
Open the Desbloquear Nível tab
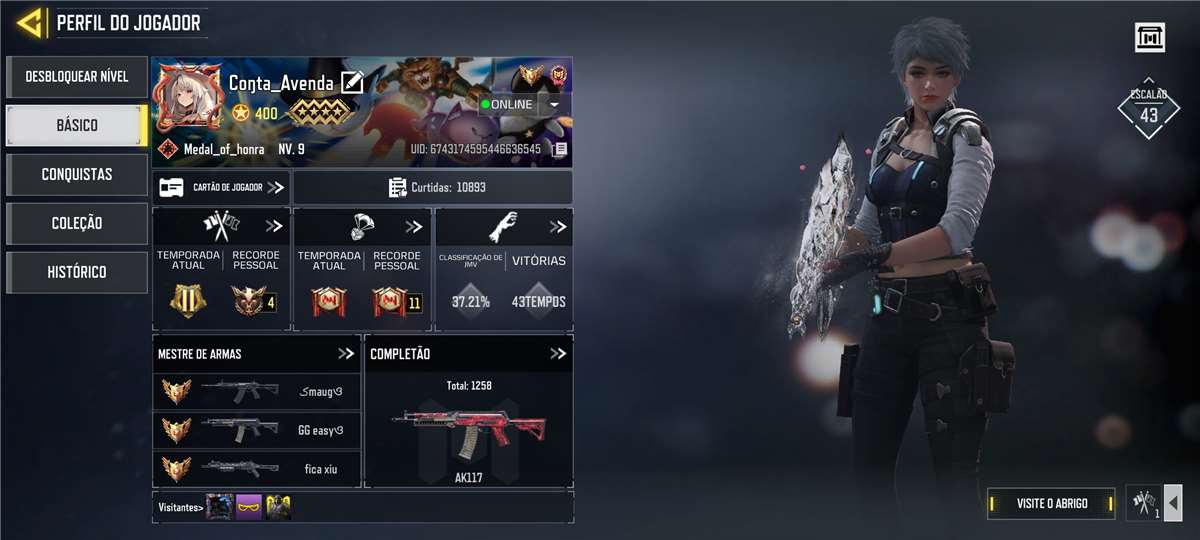click(x=77, y=76)
